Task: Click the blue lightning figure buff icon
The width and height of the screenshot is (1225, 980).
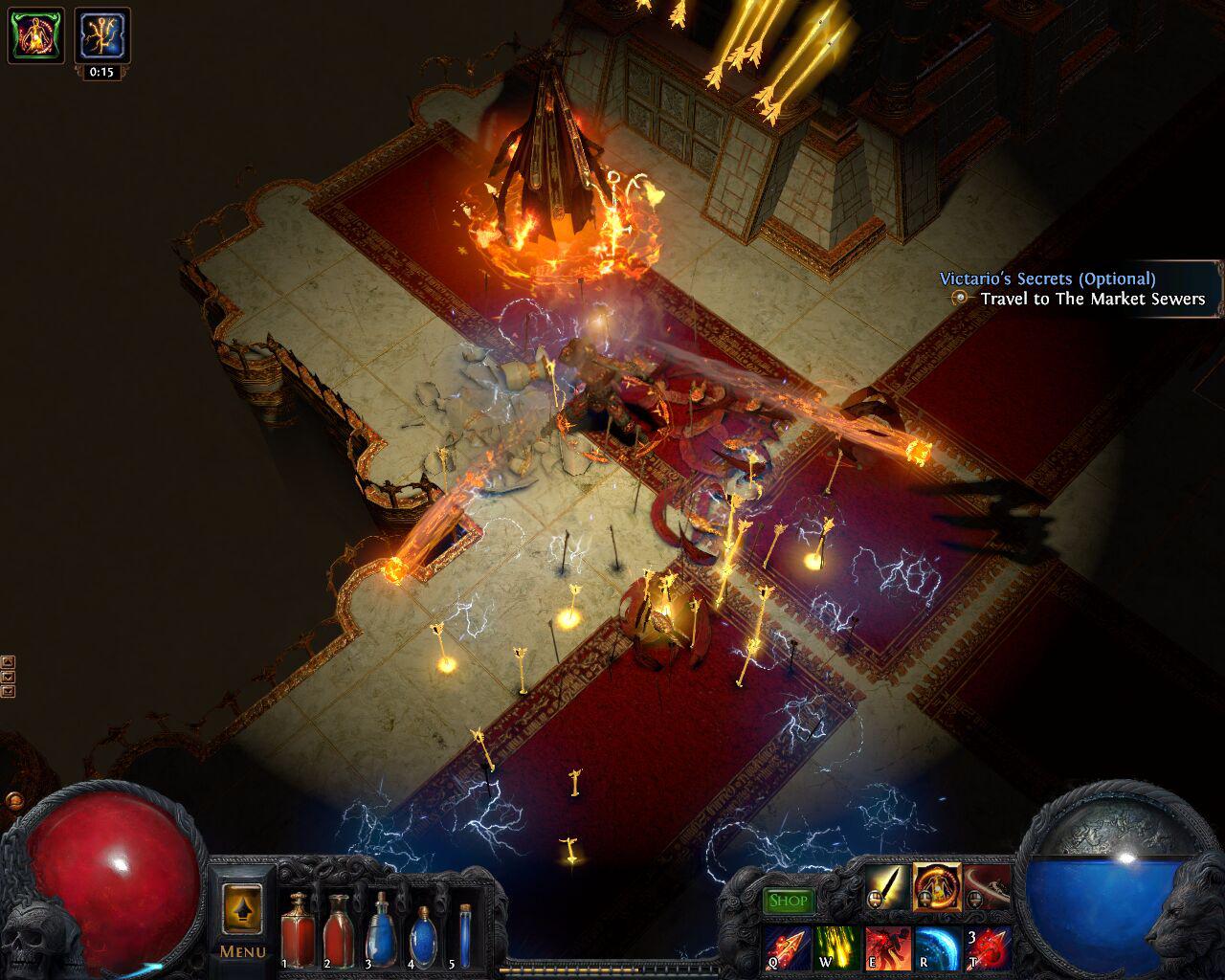Action: tap(100, 34)
